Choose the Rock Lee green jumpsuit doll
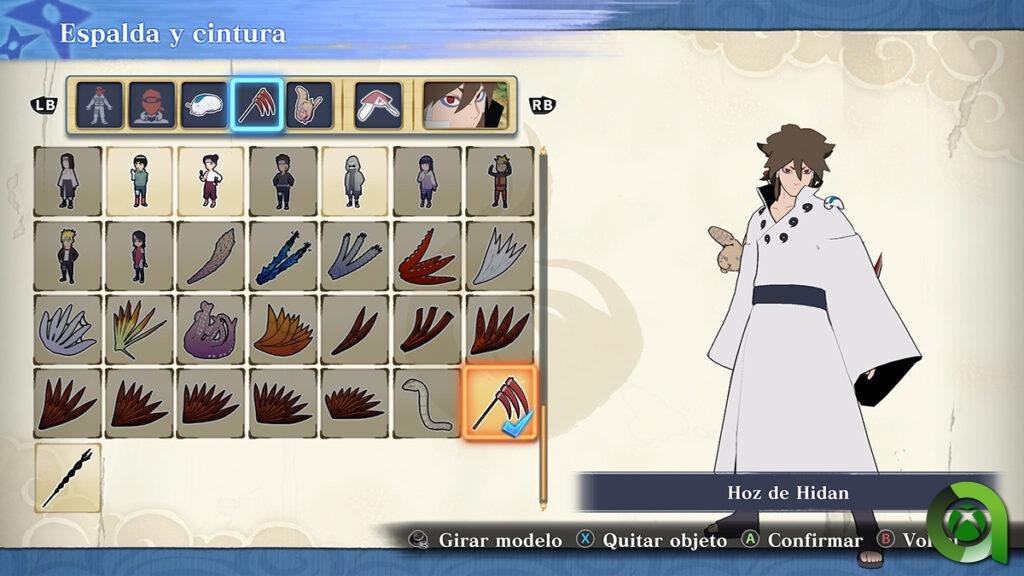The image size is (1024, 576). tap(139, 181)
